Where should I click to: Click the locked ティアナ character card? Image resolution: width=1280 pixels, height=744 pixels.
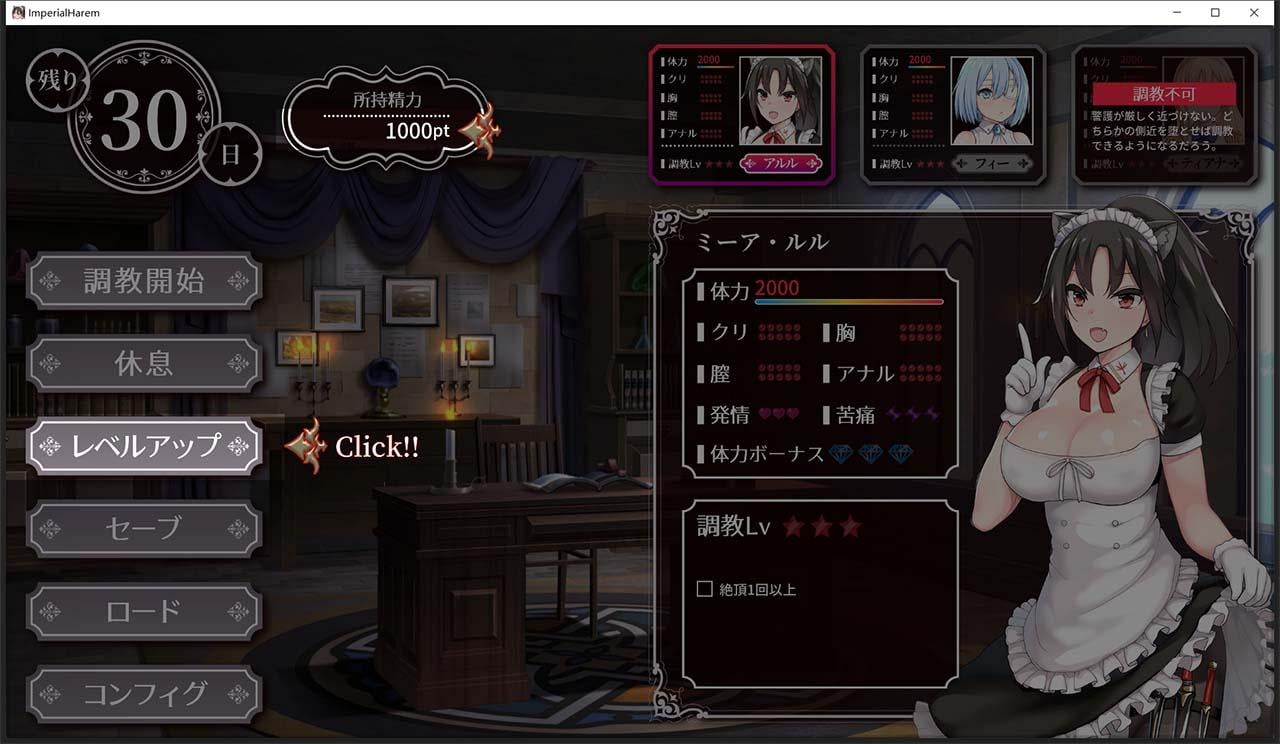coord(1168,110)
